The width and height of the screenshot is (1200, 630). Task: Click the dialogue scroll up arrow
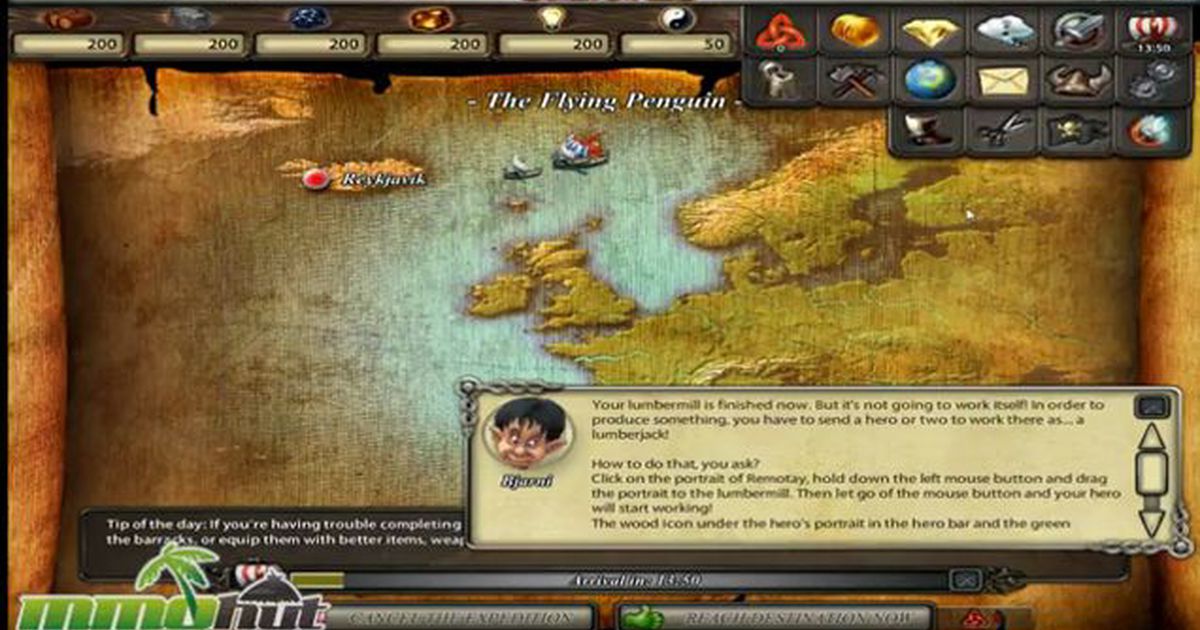point(1151,436)
